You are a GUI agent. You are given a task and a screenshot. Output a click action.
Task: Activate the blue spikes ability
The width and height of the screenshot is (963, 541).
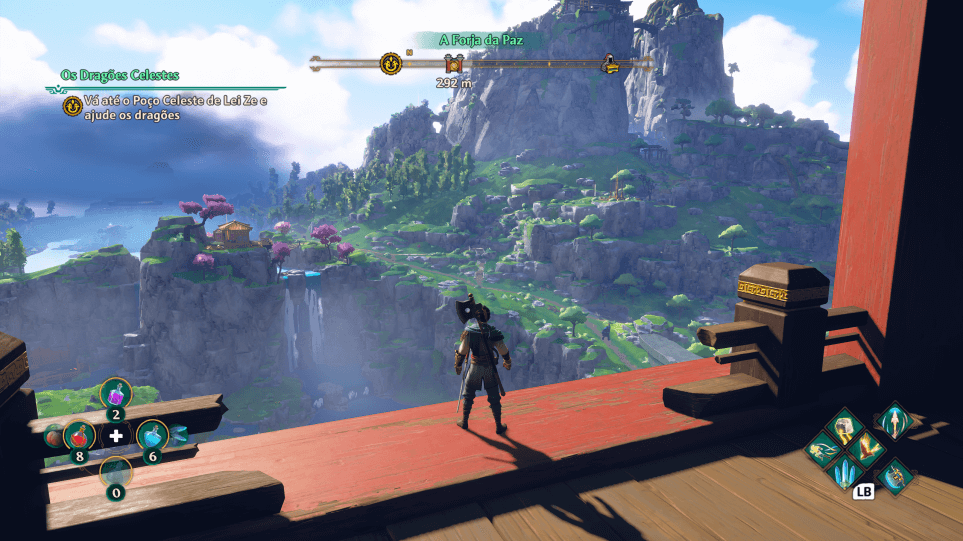846,473
